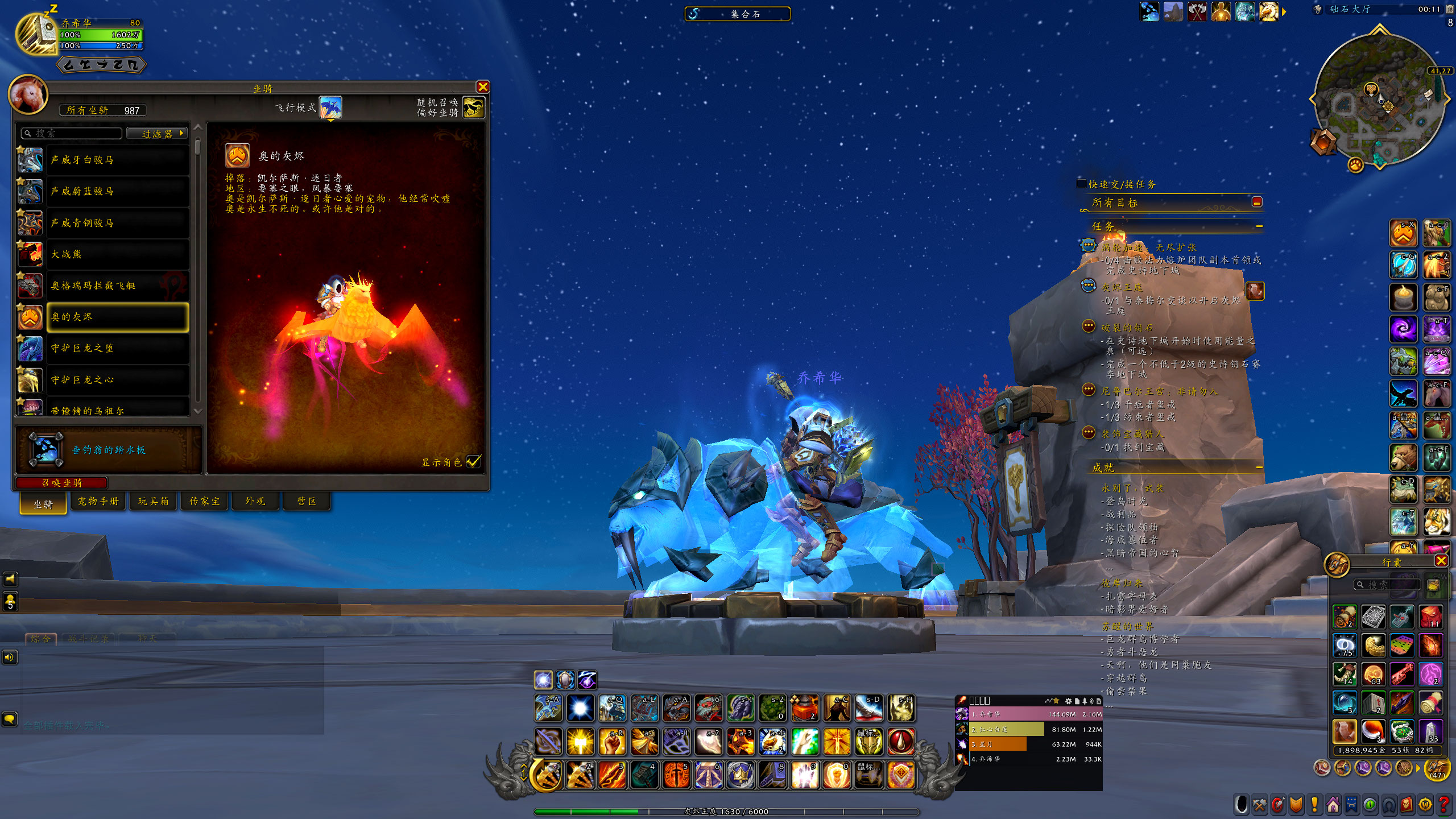Select the 营区 tab

click(x=307, y=501)
